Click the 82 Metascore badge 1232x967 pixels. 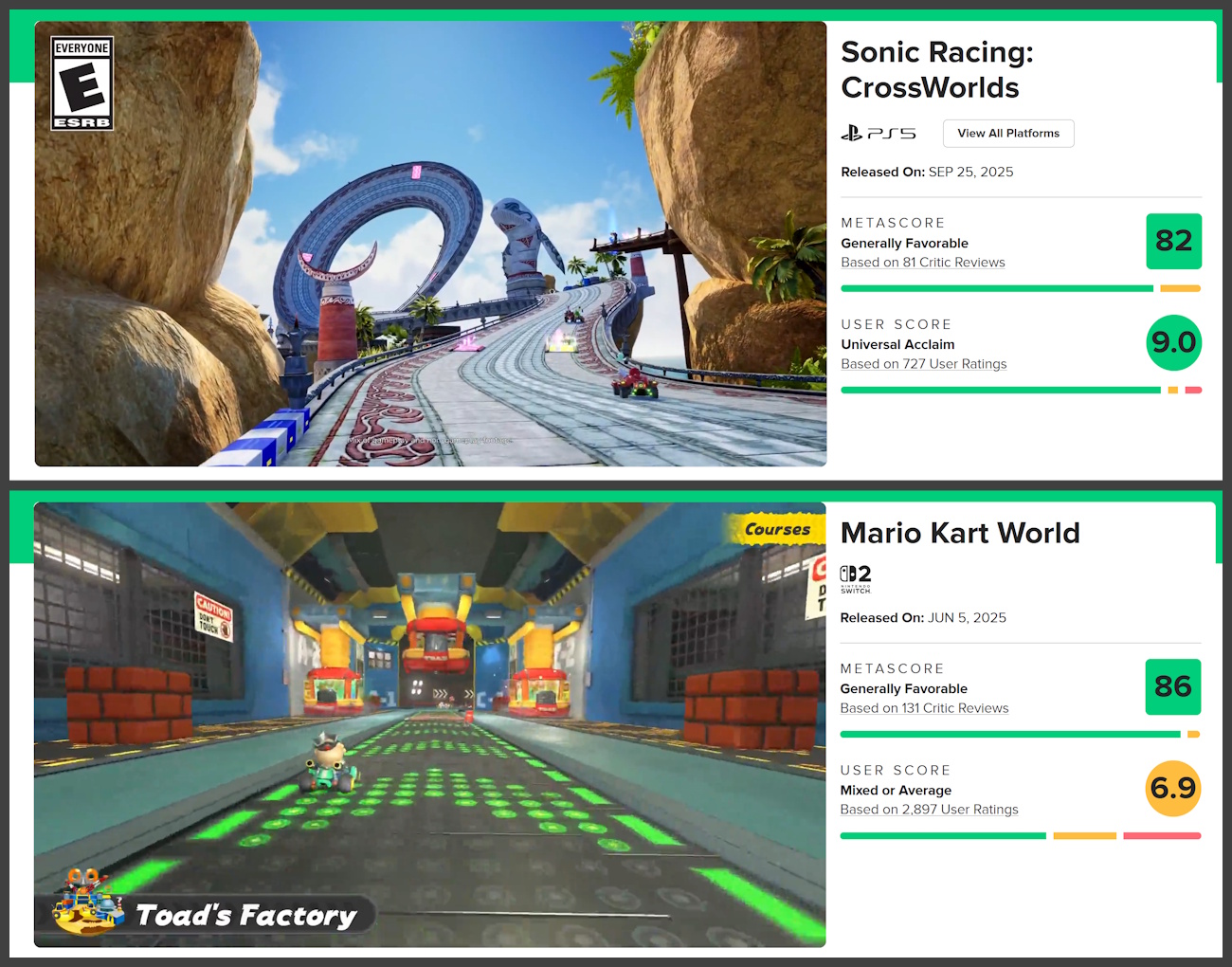(x=1174, y=242)
